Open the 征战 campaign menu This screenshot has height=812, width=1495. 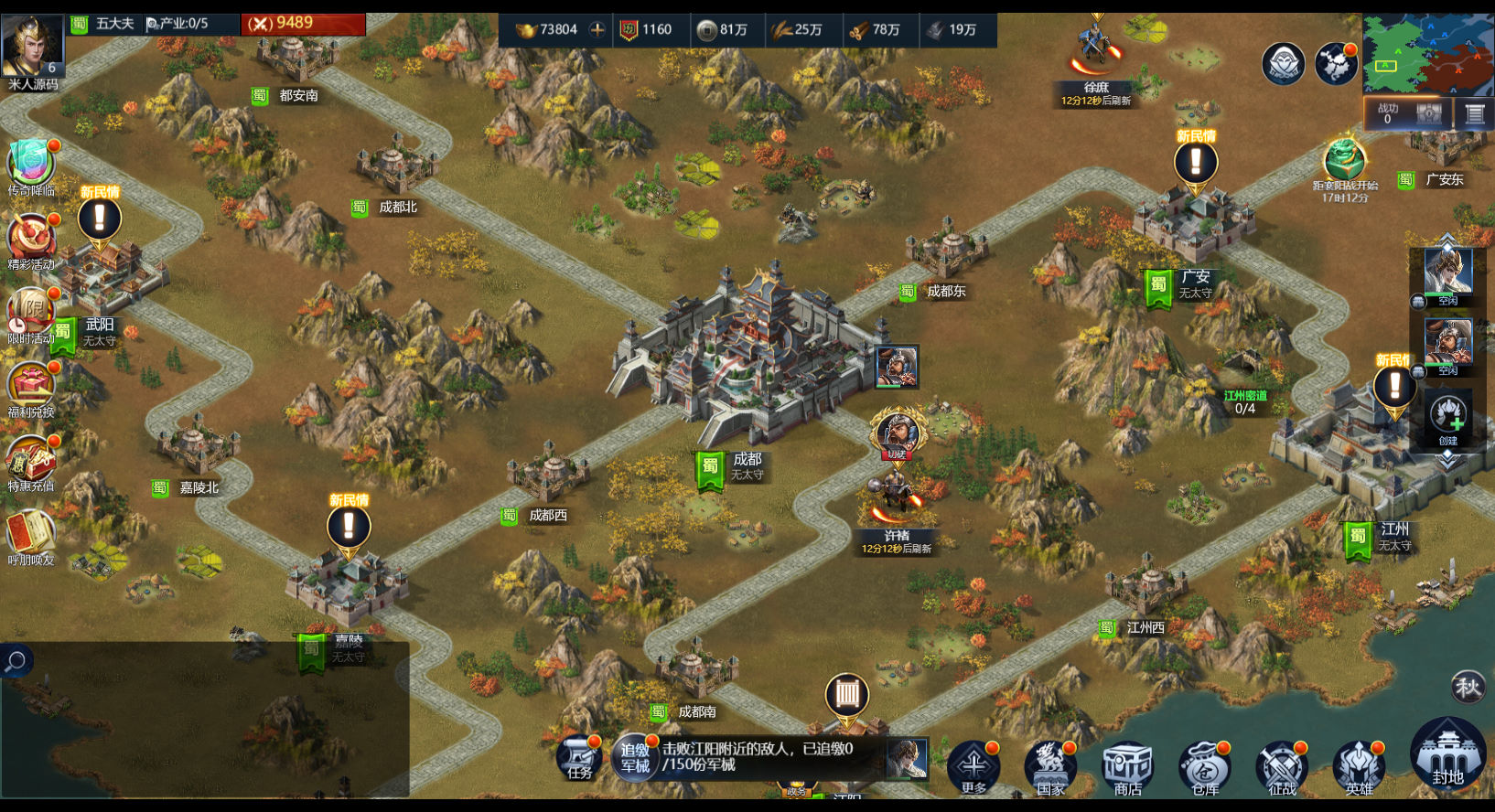(x=1282, y=766)
